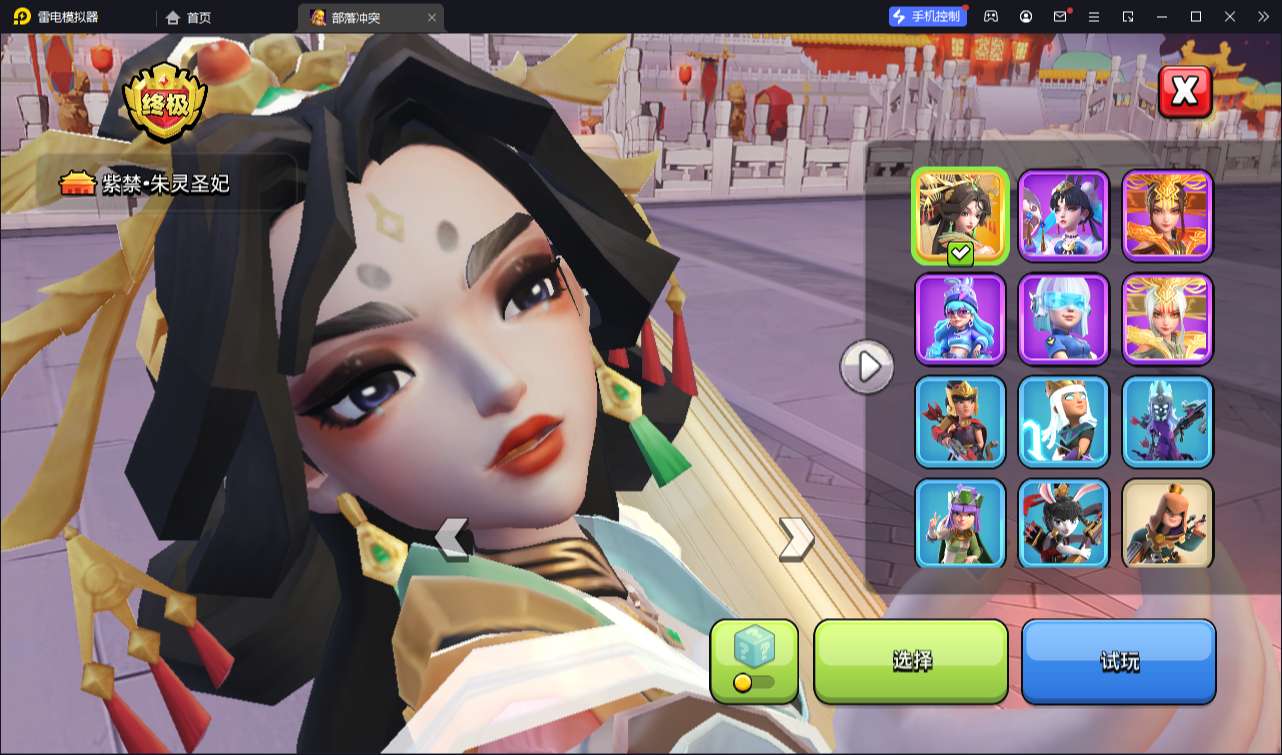Confirm skin with green 选择 button
Image resolution: width=1282 pixels, height=755 pixels.
click(x=911, y=661)
